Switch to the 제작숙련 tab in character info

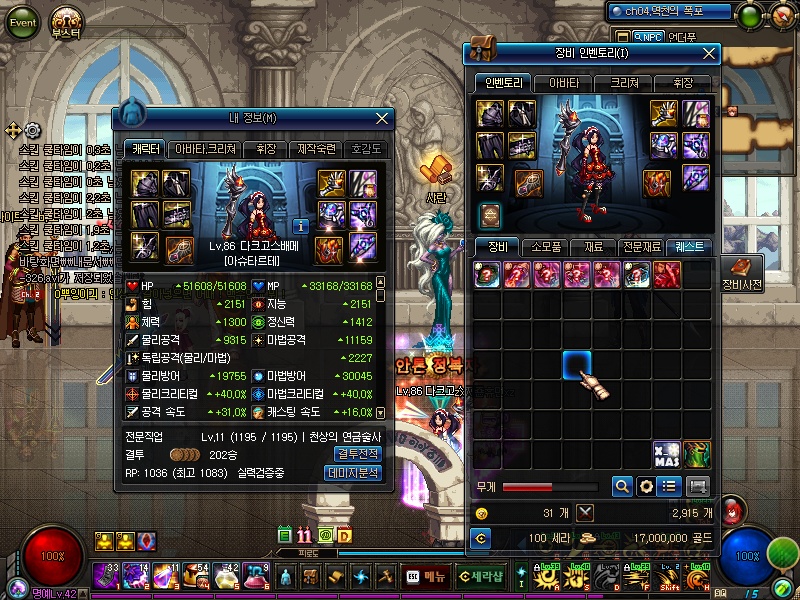pyautogui.click(x=321, y=149)
